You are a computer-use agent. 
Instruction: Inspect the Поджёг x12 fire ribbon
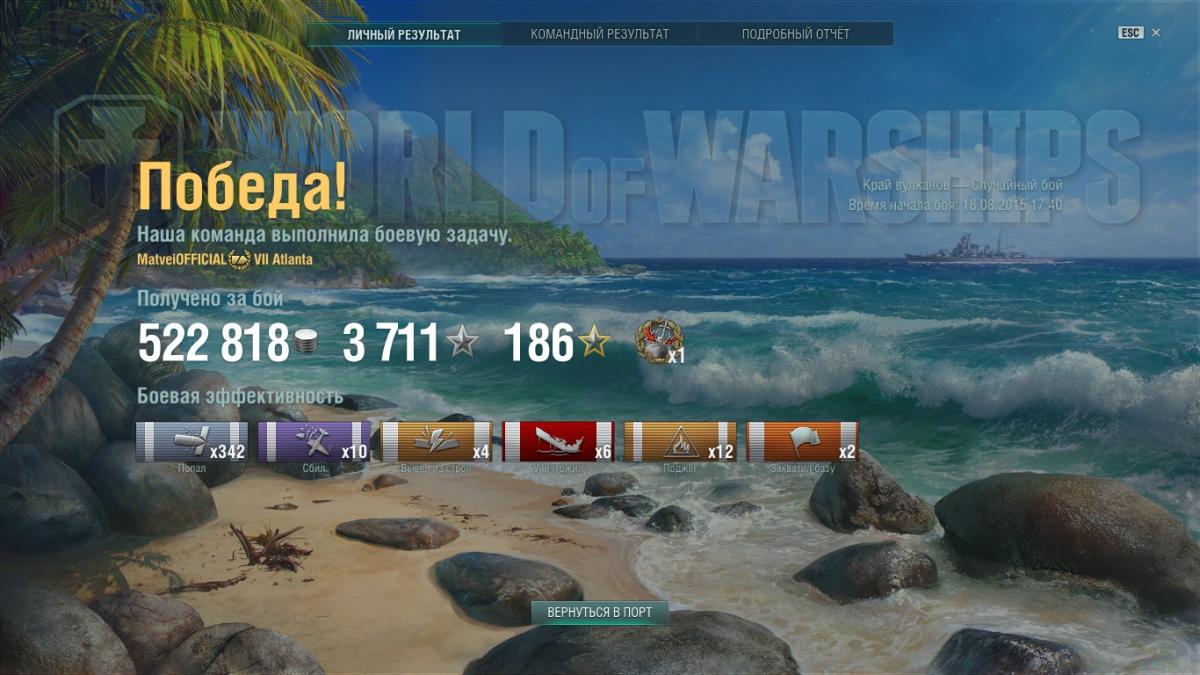(x=681, y=442)
